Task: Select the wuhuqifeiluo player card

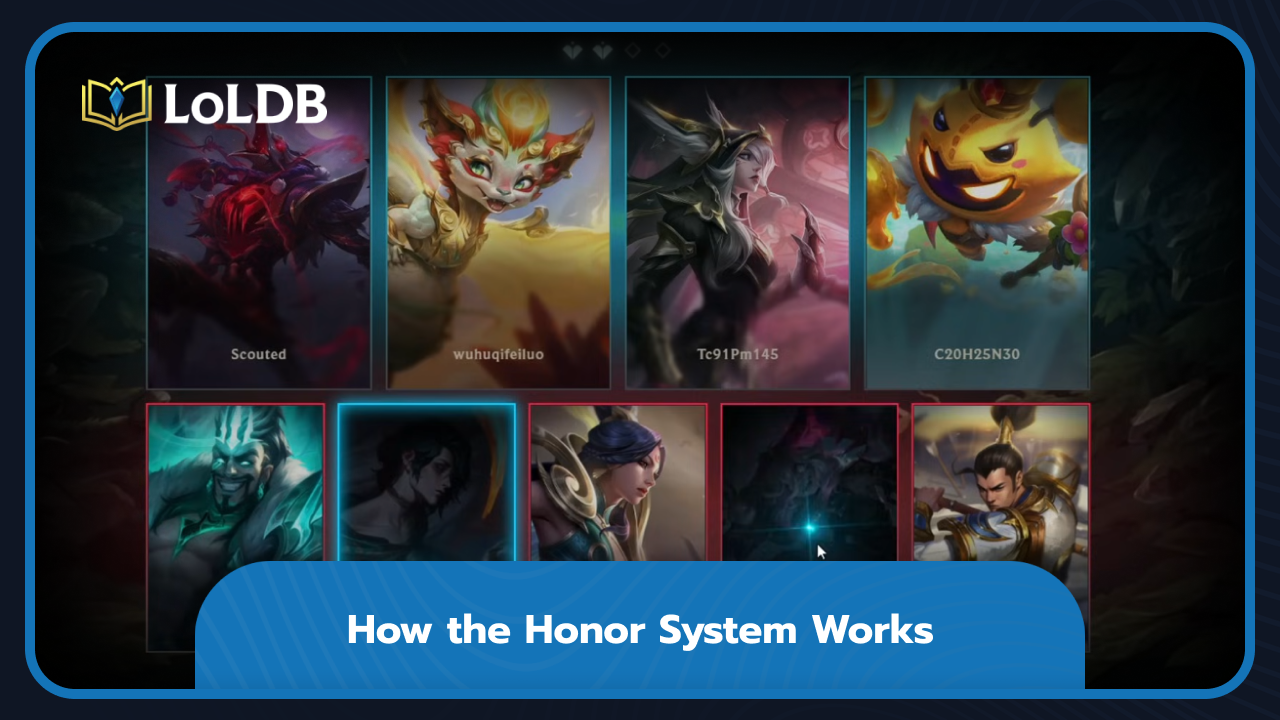Action: (498, 230)
